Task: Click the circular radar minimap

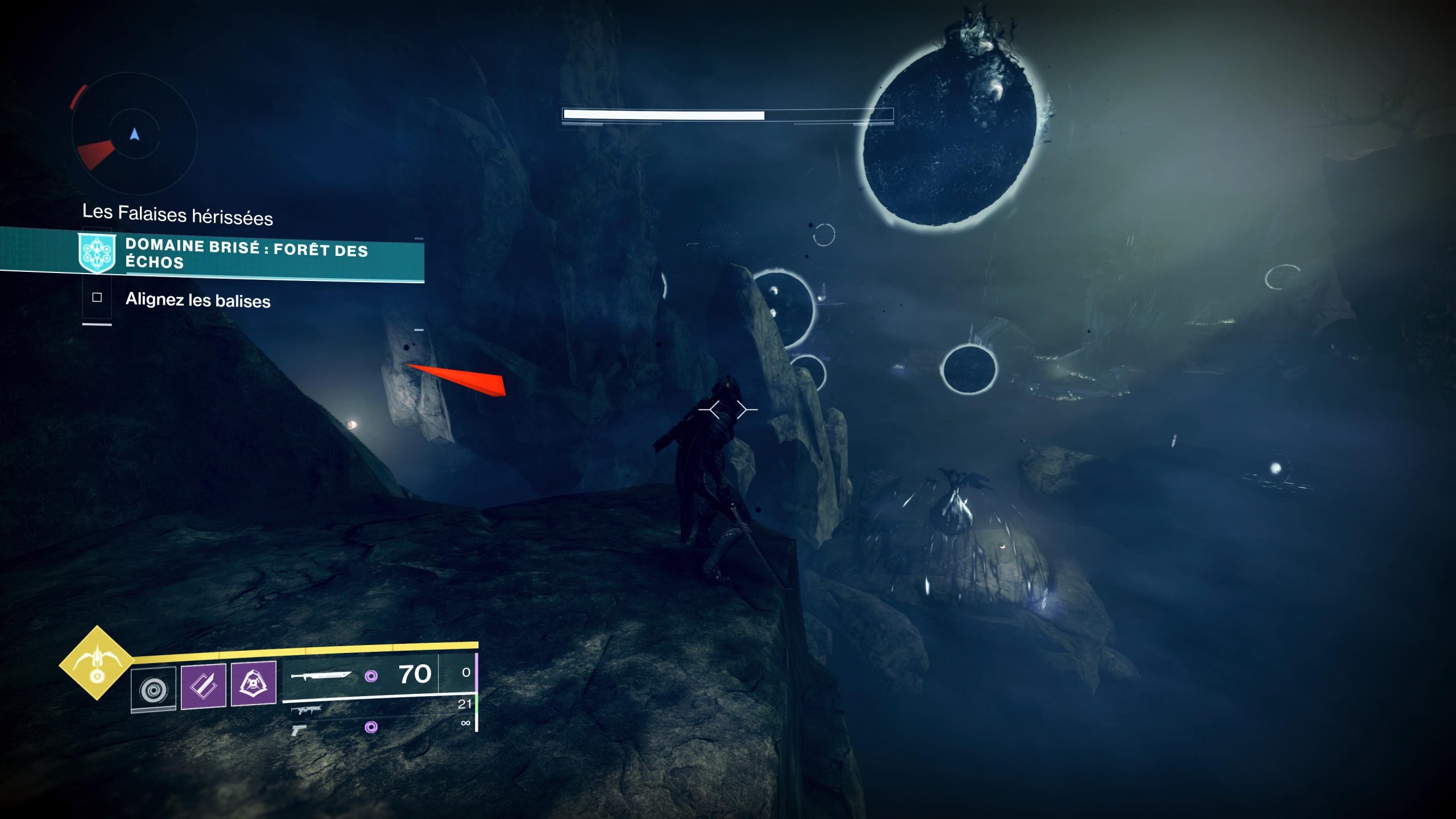Action: pyautogui.click(x=134, y=135)
